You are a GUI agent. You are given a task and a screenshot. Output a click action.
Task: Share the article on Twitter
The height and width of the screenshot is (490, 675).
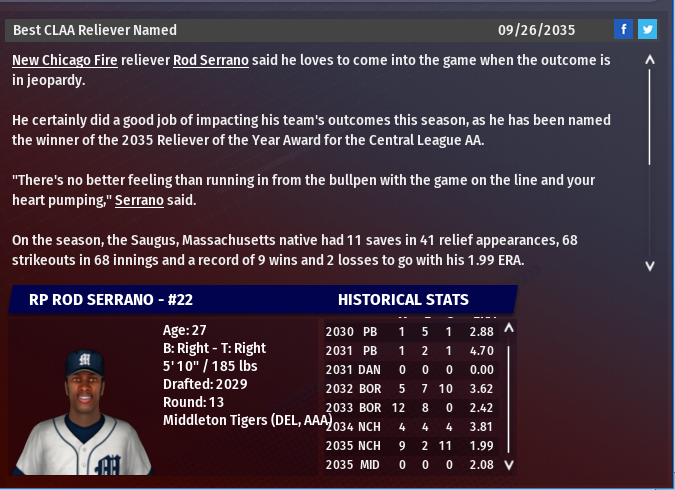point(647,30)
